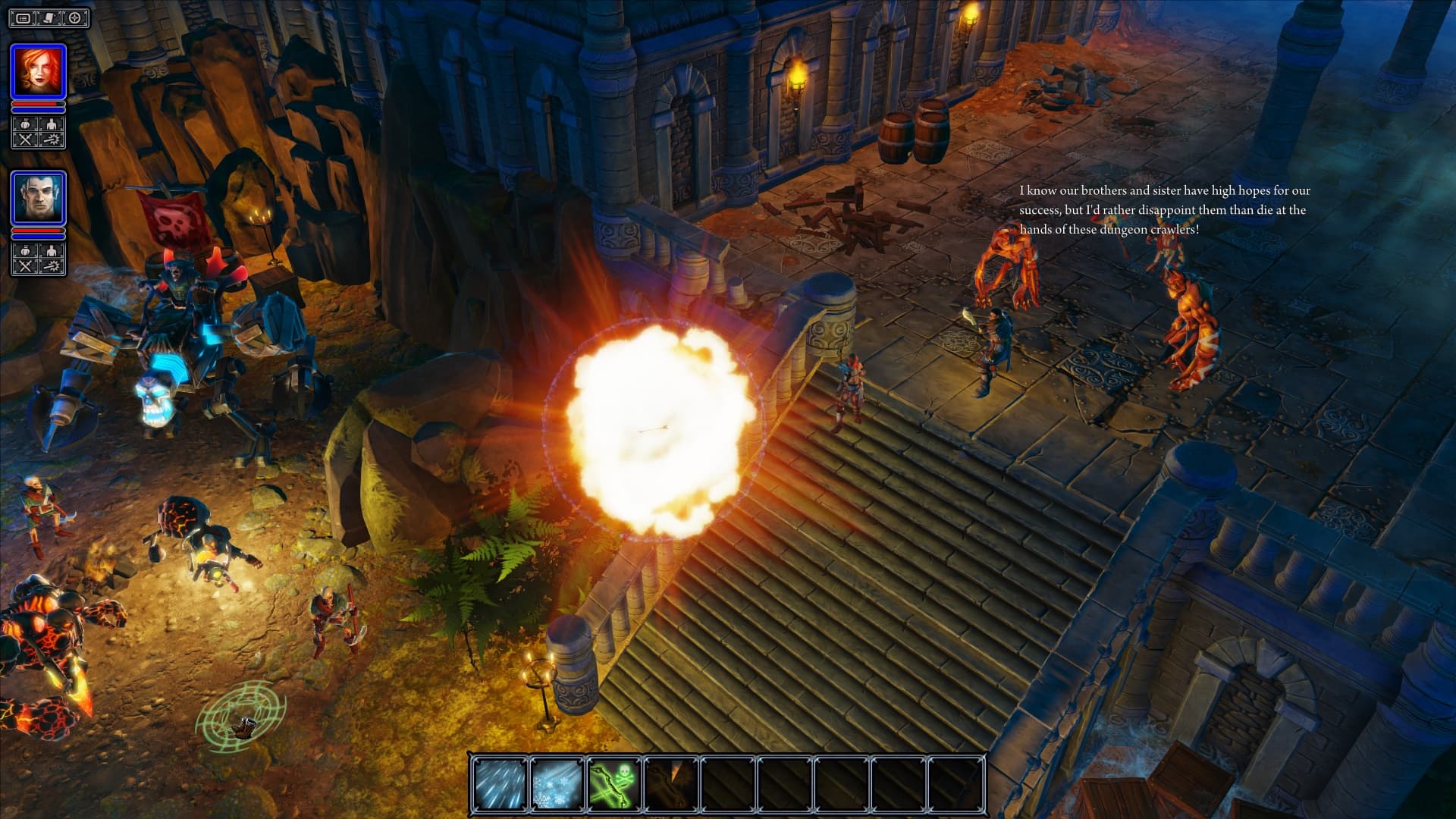The height and width of the screenshot is (819, 1456).
Task: Open the heroine's skills wand icon
Action: pos(51,139)
